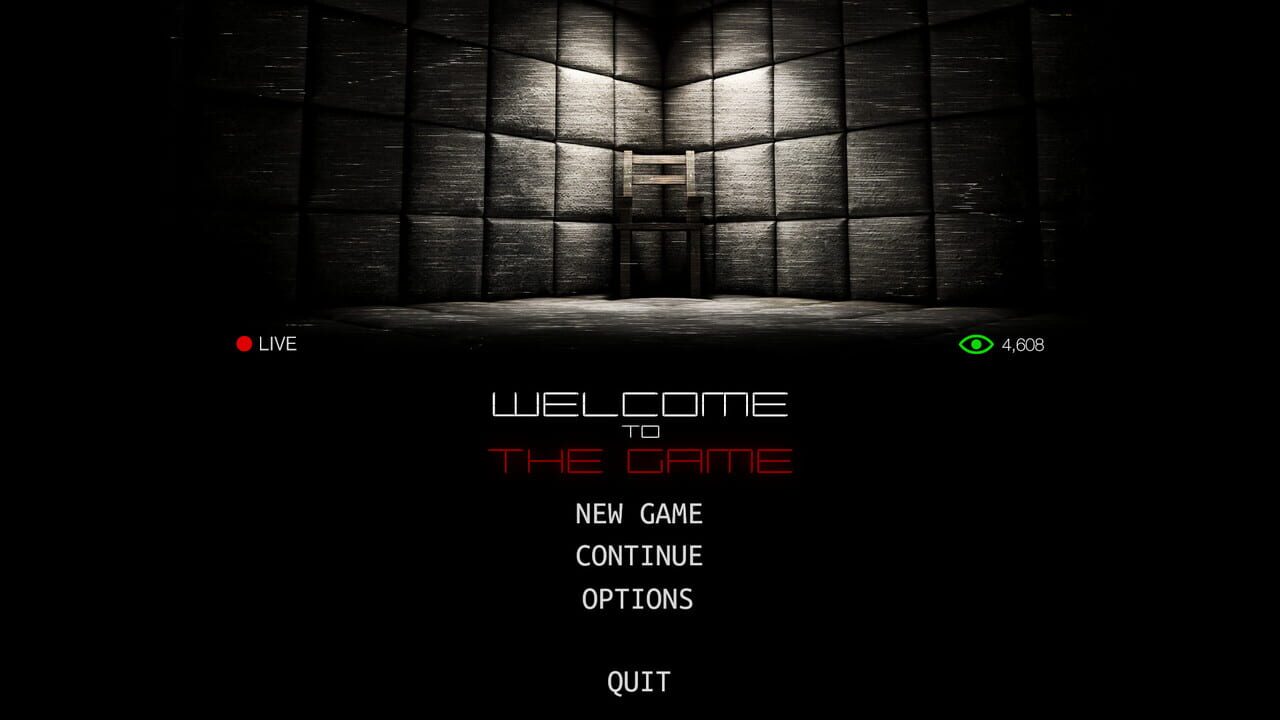Expand the CONTINUE entry to resume play
1280x720 pixels.
637,556
